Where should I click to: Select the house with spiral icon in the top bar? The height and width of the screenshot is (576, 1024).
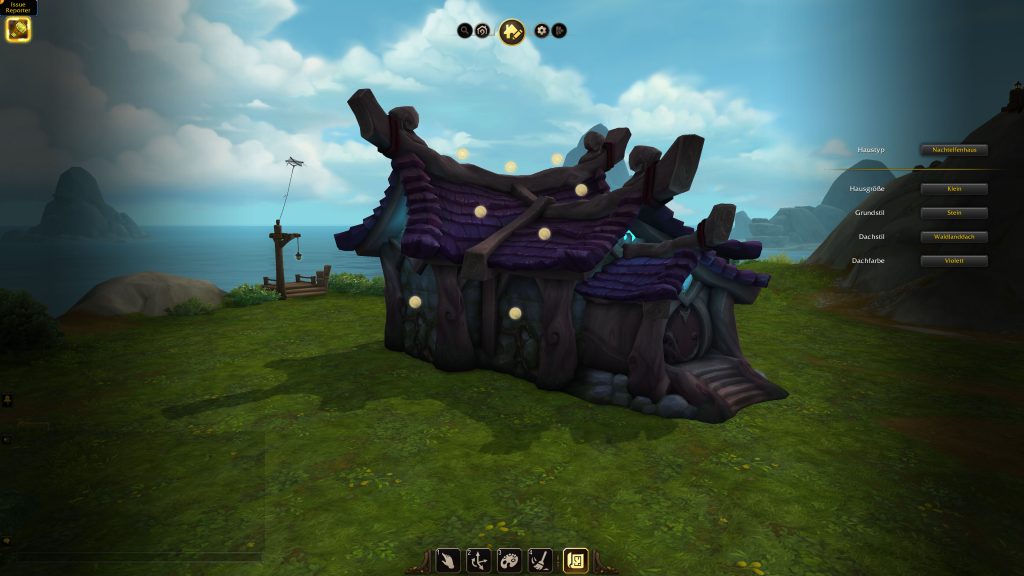click(x=482, y=31)
